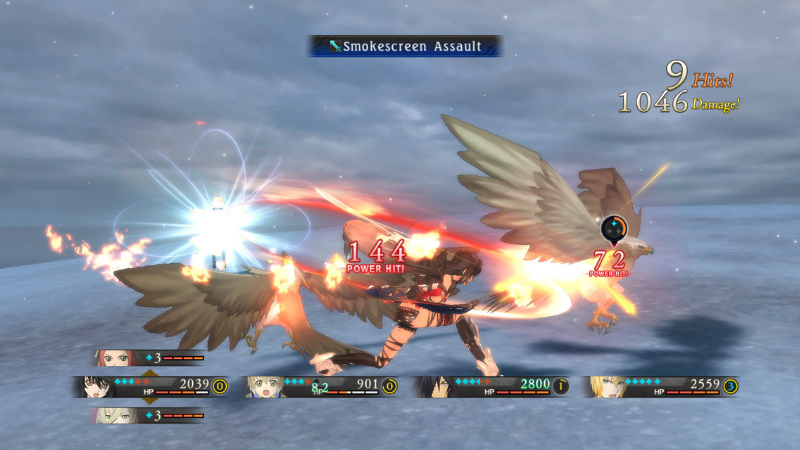Choose the red-haired reserve member portrait
The image size is (800, 450).
(x=113, y=357)
